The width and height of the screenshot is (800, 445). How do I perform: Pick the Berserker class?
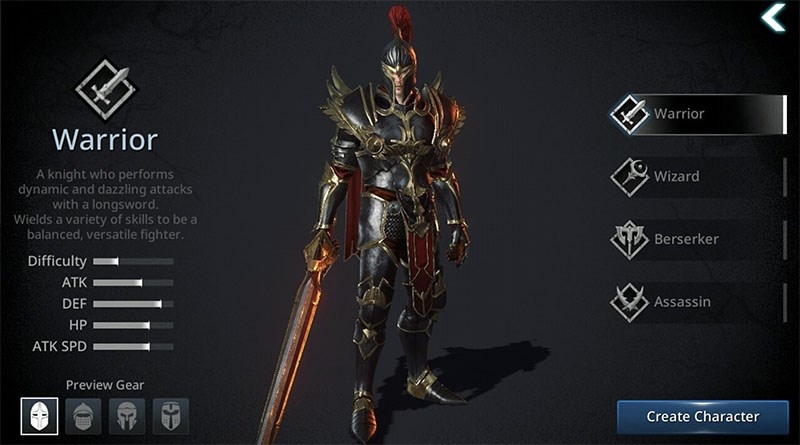(697, 240)
